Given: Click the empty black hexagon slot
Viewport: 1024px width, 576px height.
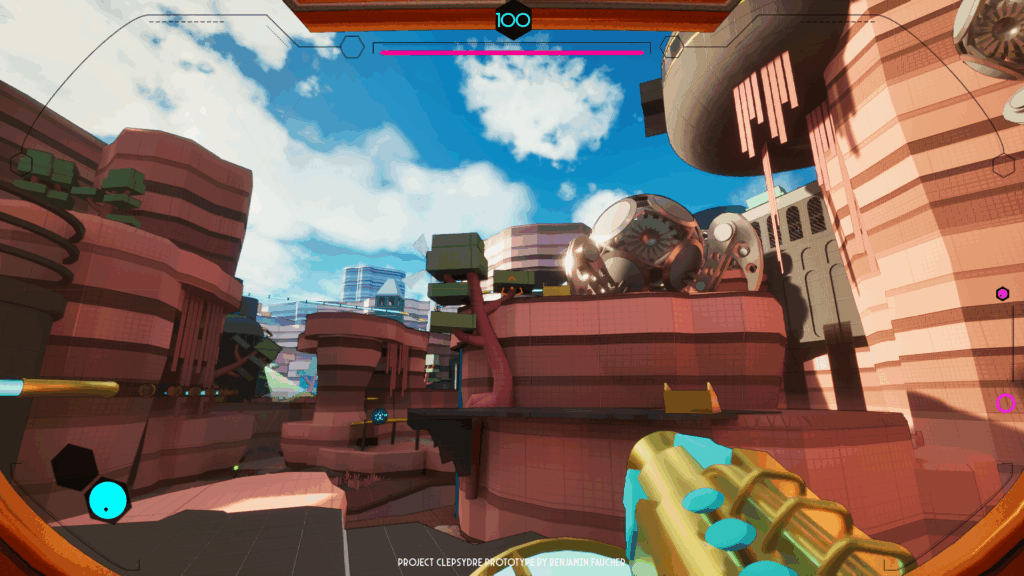Looking at the screenshot, I should coord(74,466).
